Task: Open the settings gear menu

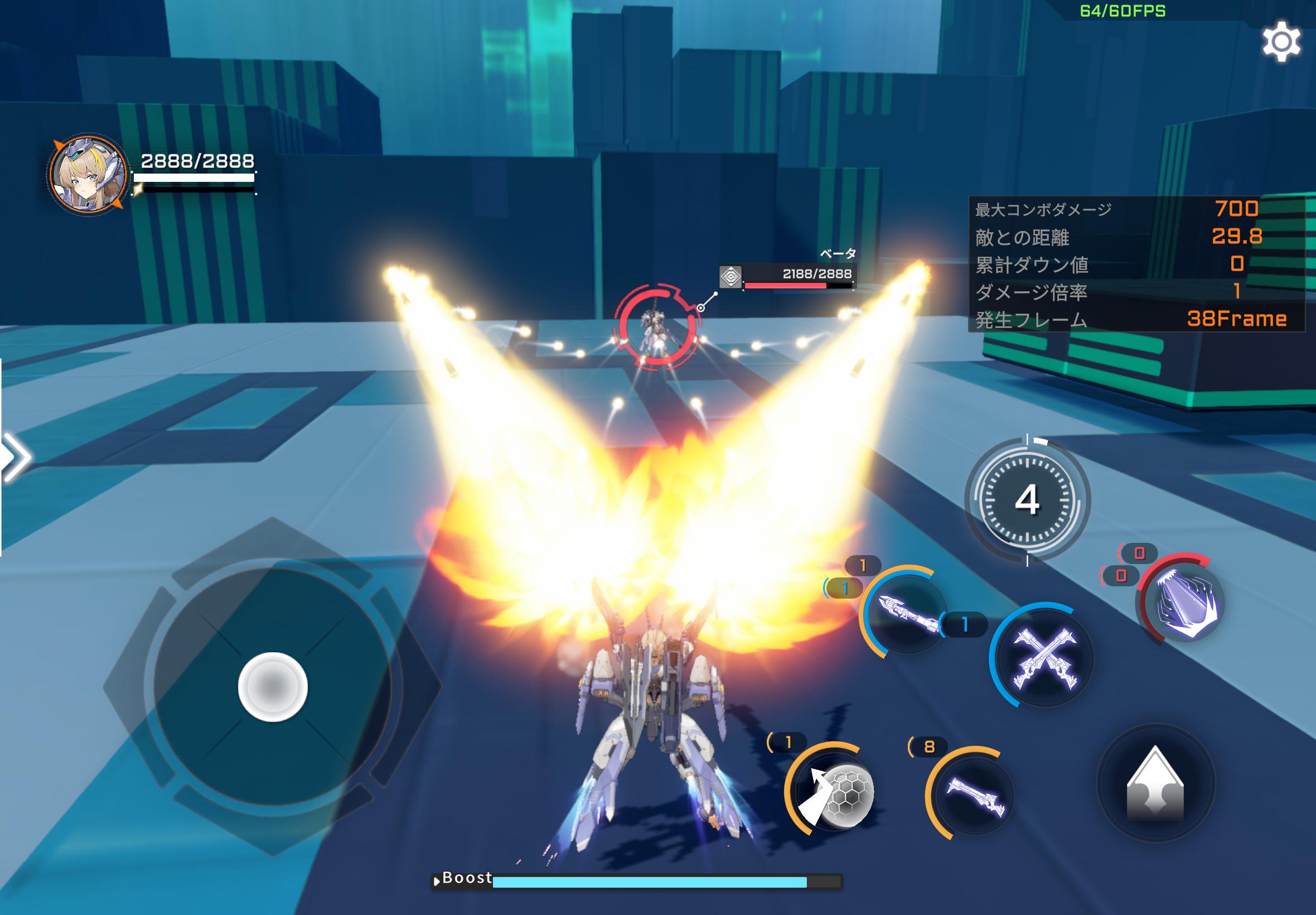Action: (1283, 42)
